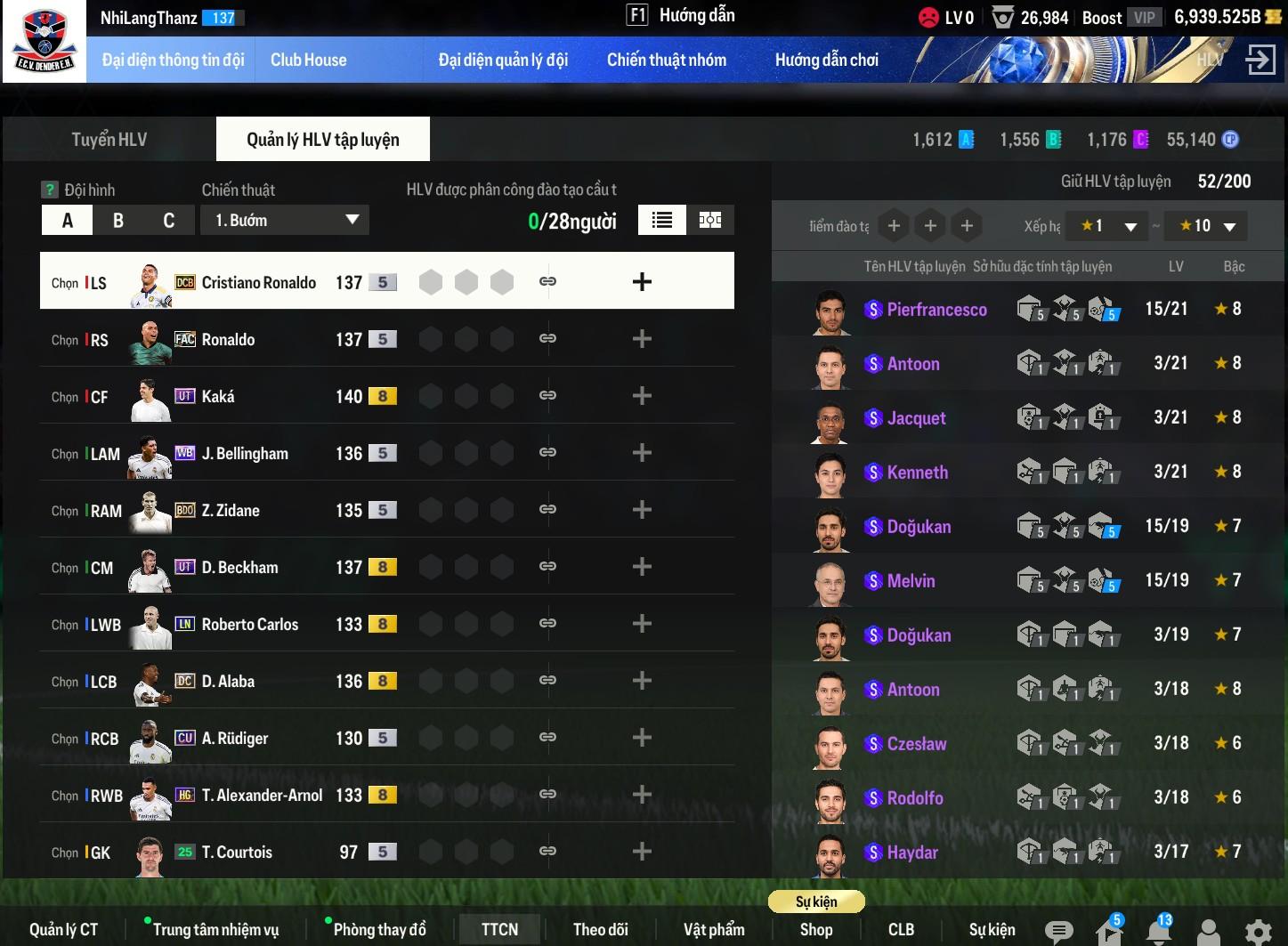Pick trainer Jacquet from the list
1288x946 pixels.
tap(916, 418)
